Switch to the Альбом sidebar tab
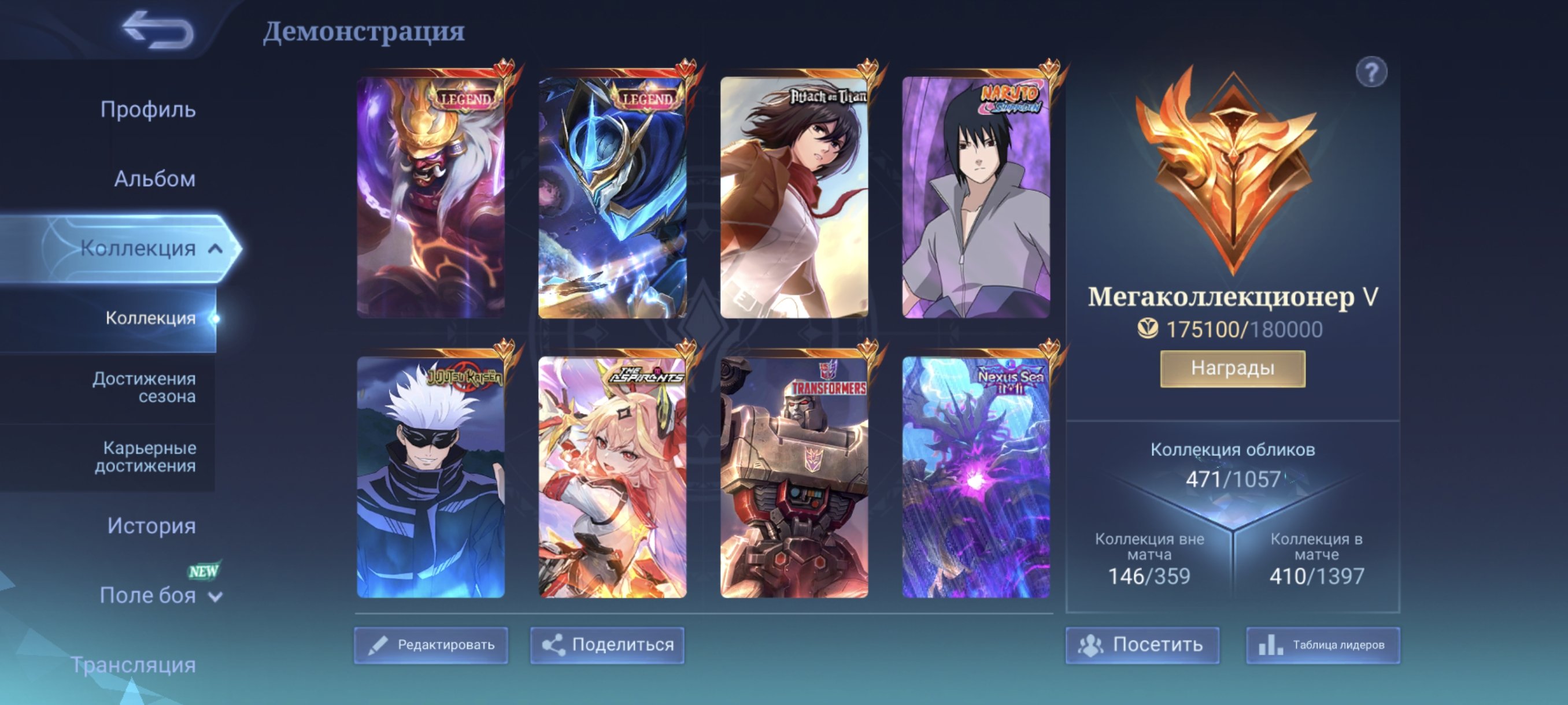Screen dimensions: 1568x705 [155, 178]
